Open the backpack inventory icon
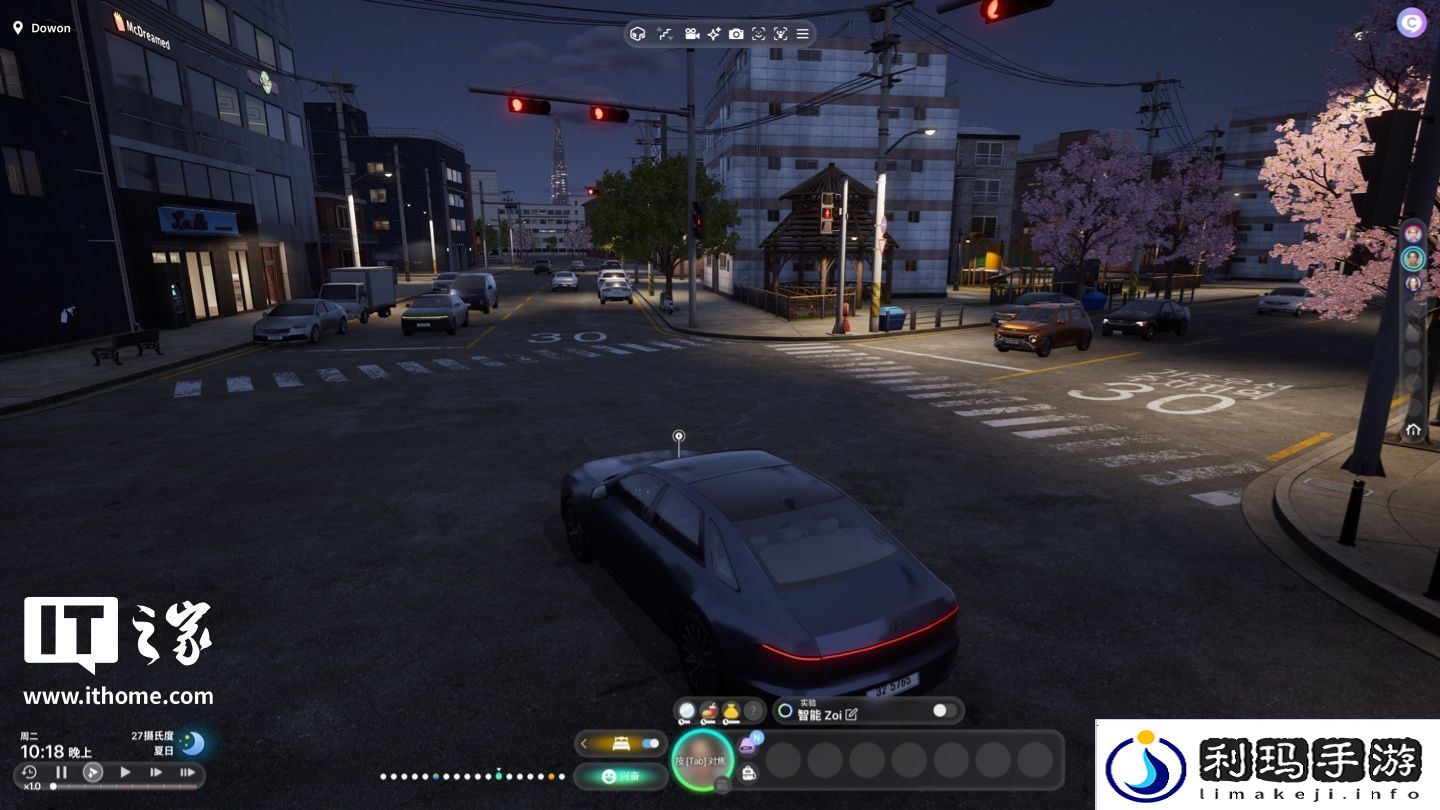The width and height of the screenshot is (1440, 810). pyautogui.click(x=748, y=772)
